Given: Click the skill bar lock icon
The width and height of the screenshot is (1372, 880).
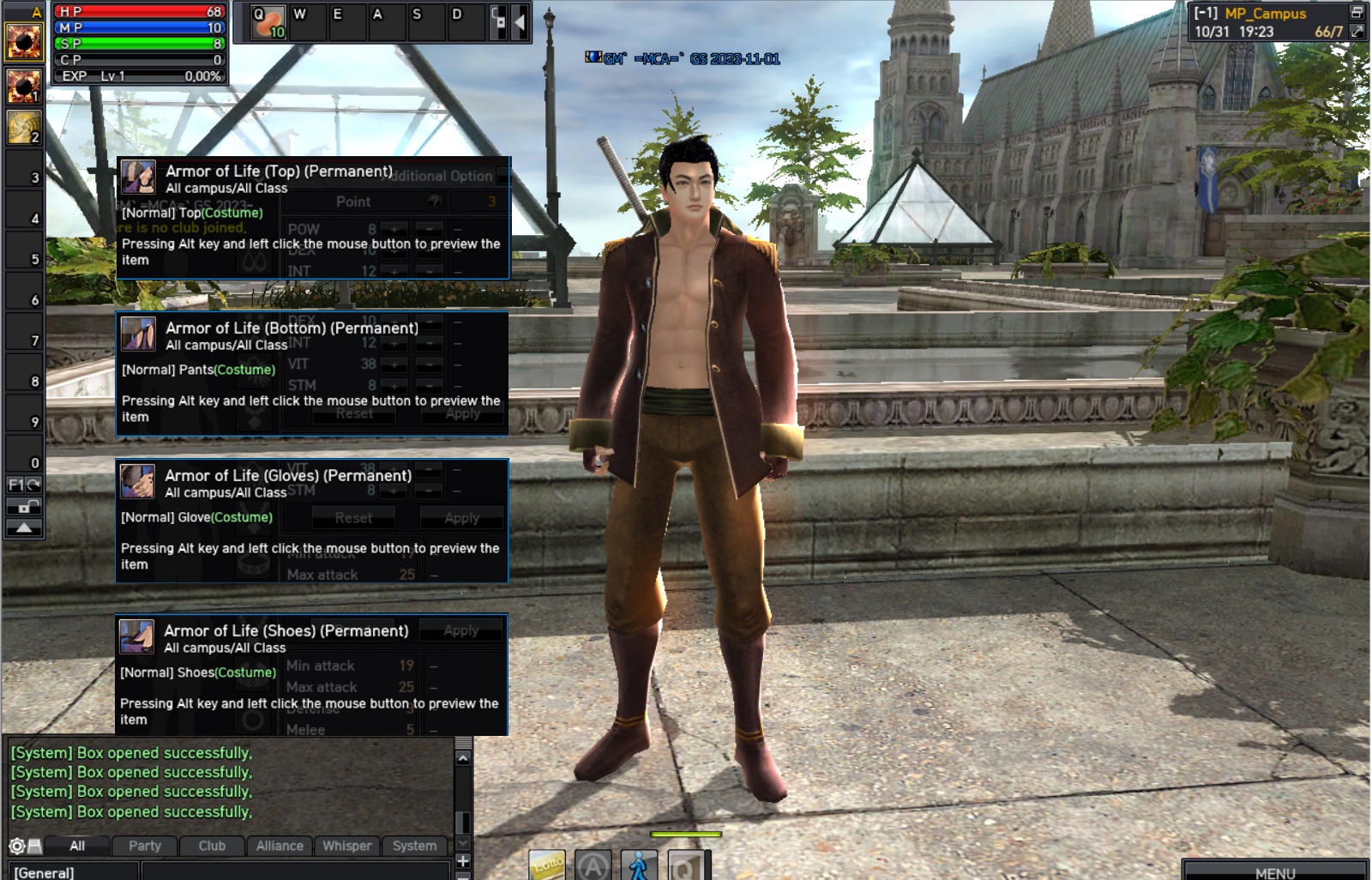Looking at the screenshot, I should pyautogui.click(x=24, y=507).
